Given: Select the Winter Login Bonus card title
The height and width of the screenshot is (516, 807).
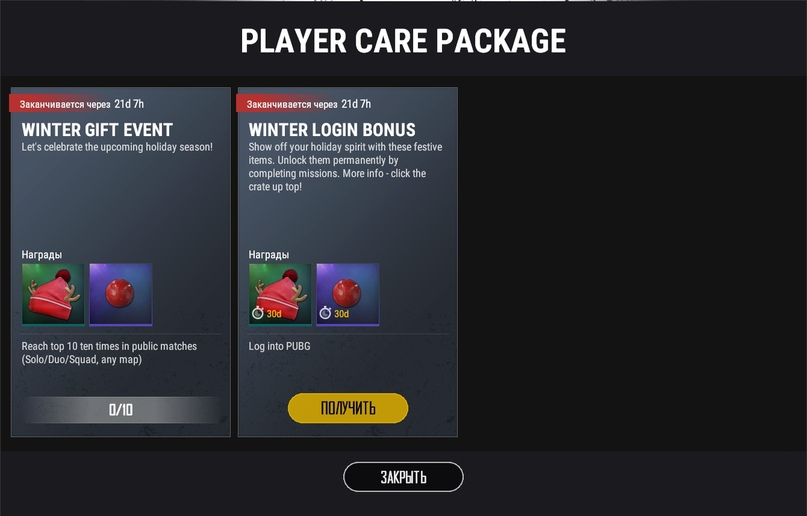Looking at the screenshot, I should point(332,130).
